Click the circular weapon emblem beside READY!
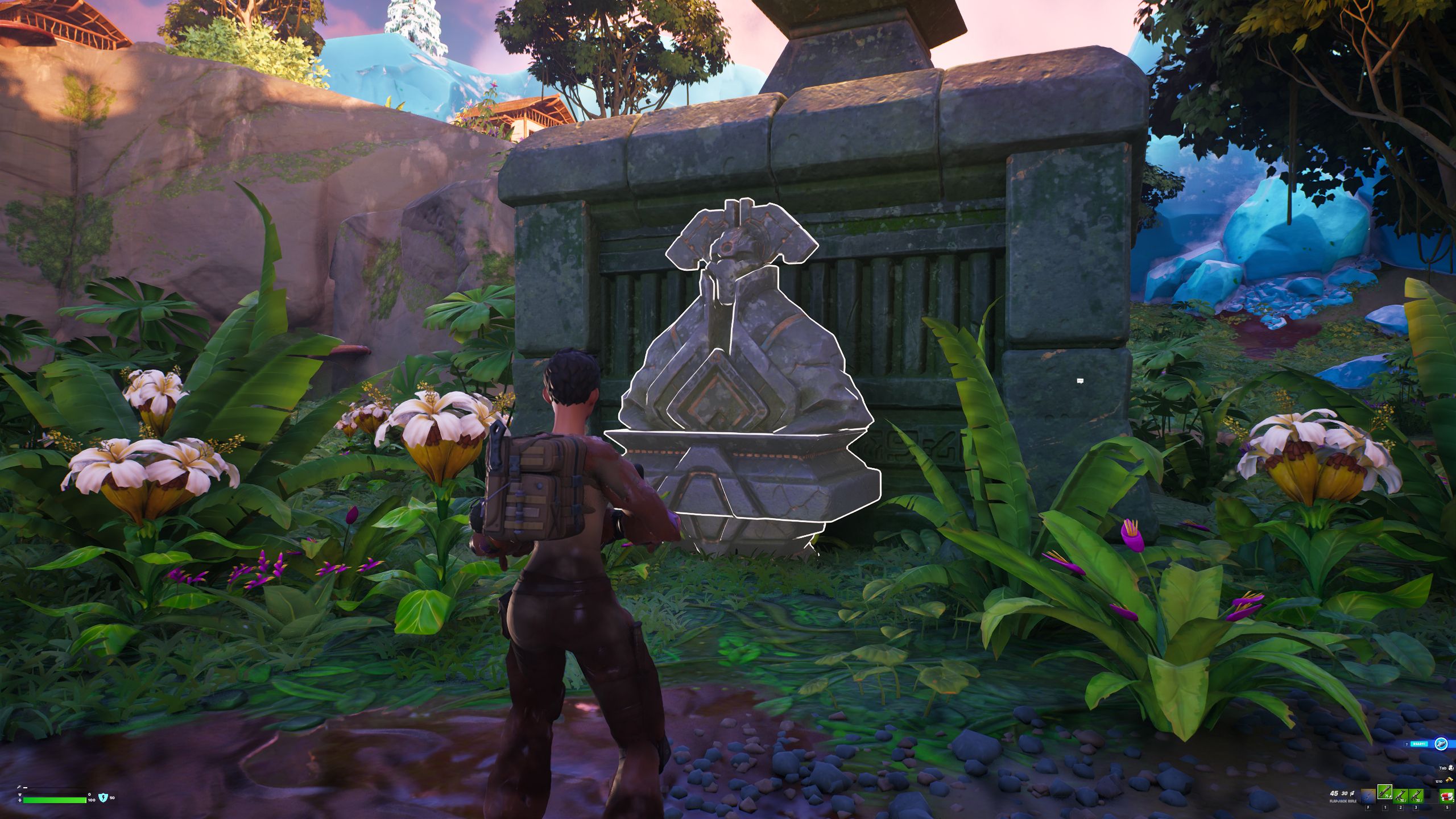1456x819 pixels. [x=1443, y=744]
